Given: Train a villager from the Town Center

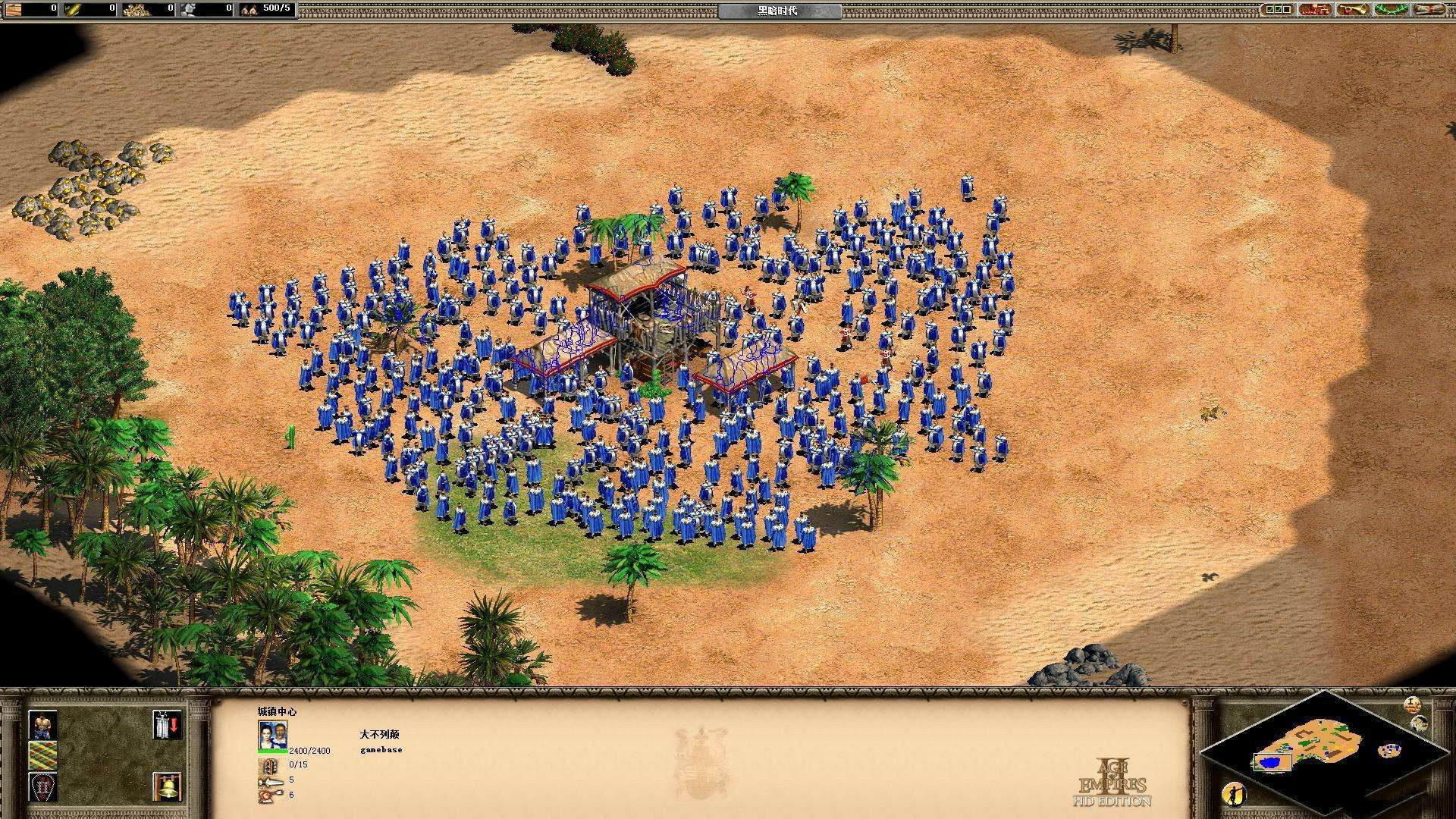Looking at the screenshot, I should [x=42, y=725].
